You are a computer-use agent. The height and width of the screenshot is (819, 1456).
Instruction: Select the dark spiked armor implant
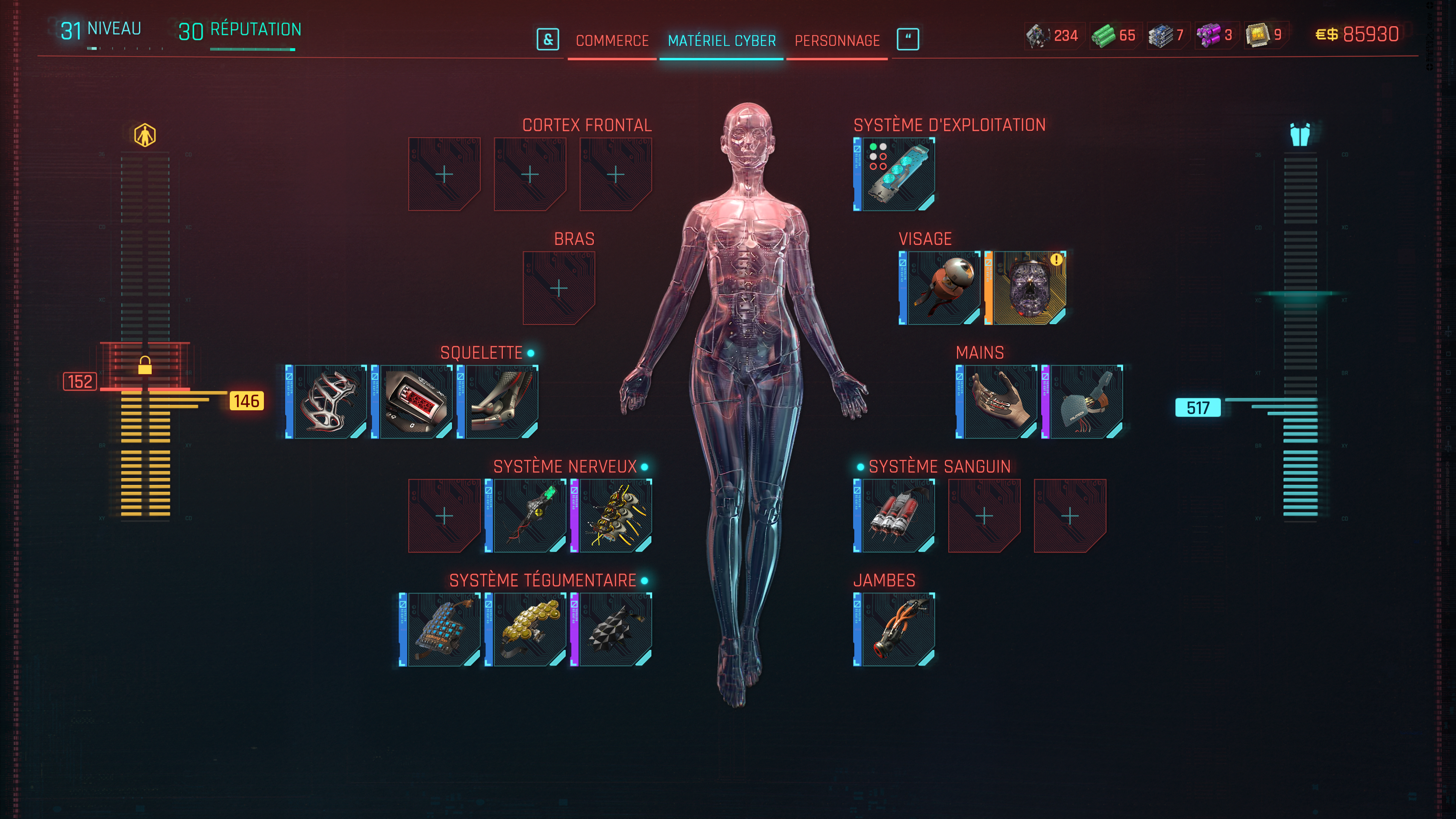click(612, 630)
